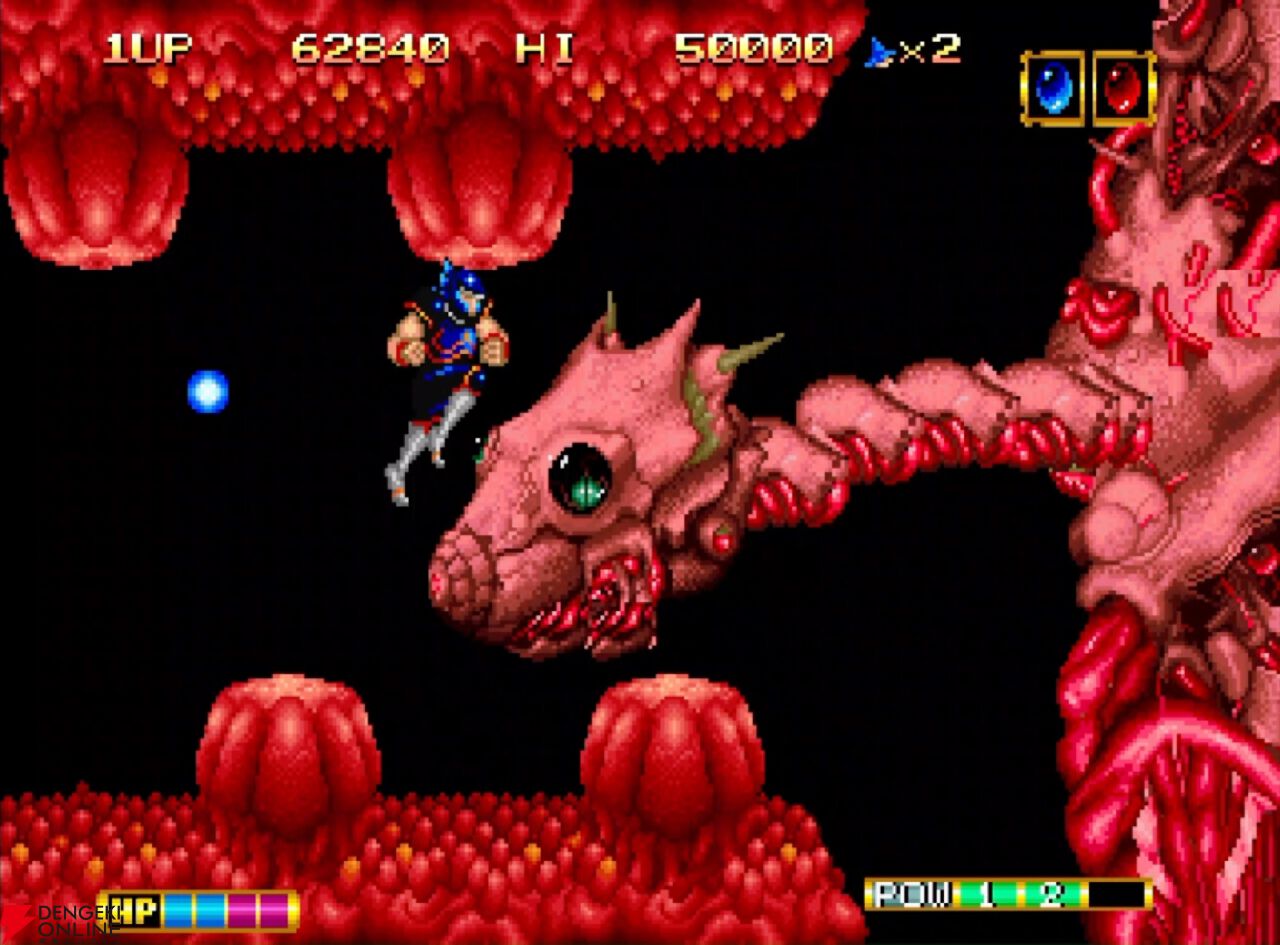This screenshot has height=945, width=1280.
Task: Expand the gold-framed item panel
Action: coord(1090,90)
